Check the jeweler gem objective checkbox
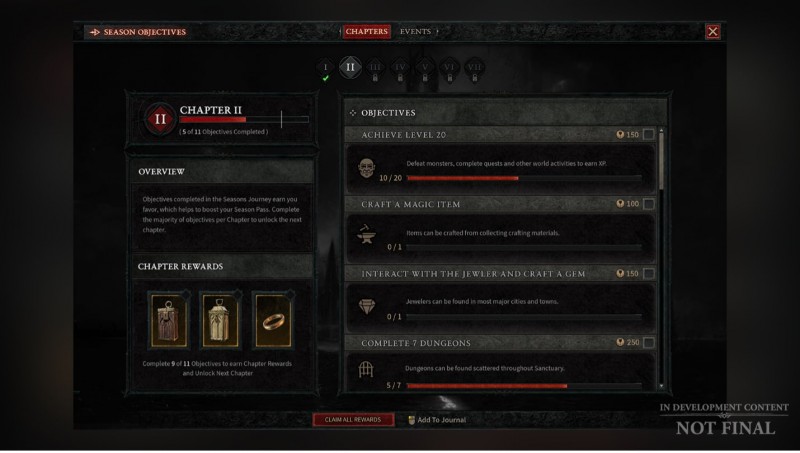This screenshot has height=453, width=800. tap(649, 273)
